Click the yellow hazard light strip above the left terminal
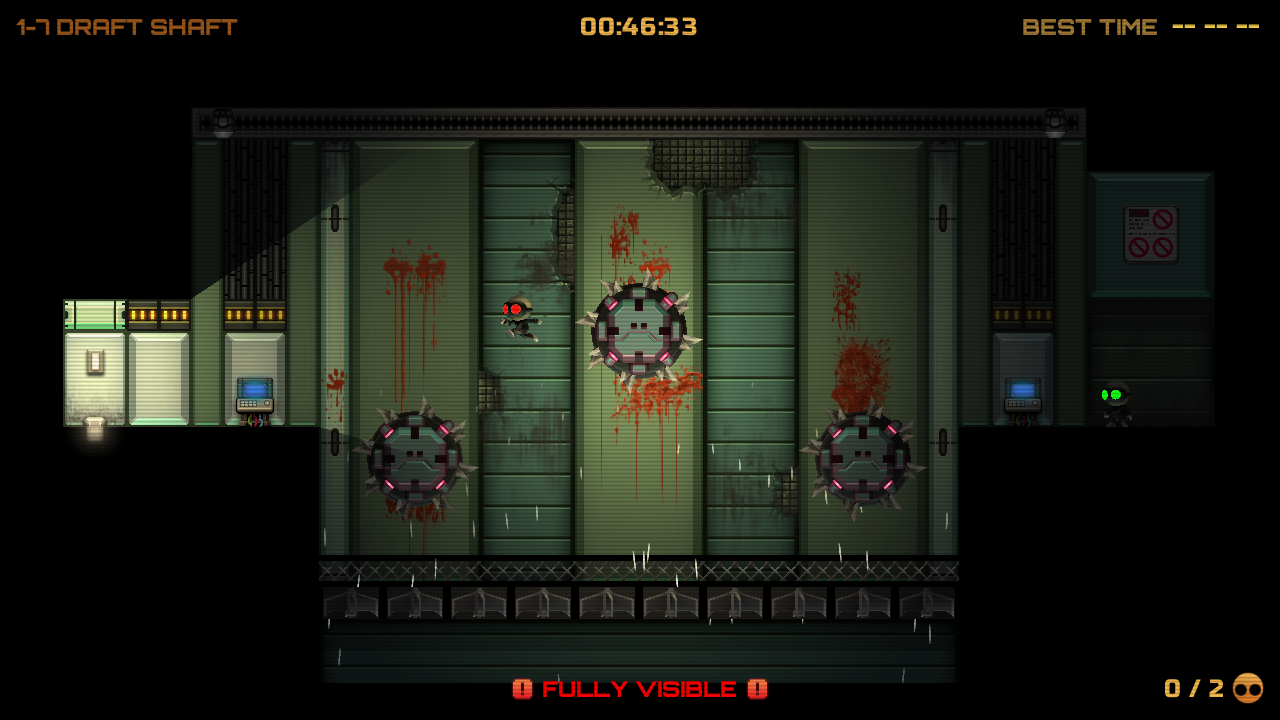 (x=253, y=314)
